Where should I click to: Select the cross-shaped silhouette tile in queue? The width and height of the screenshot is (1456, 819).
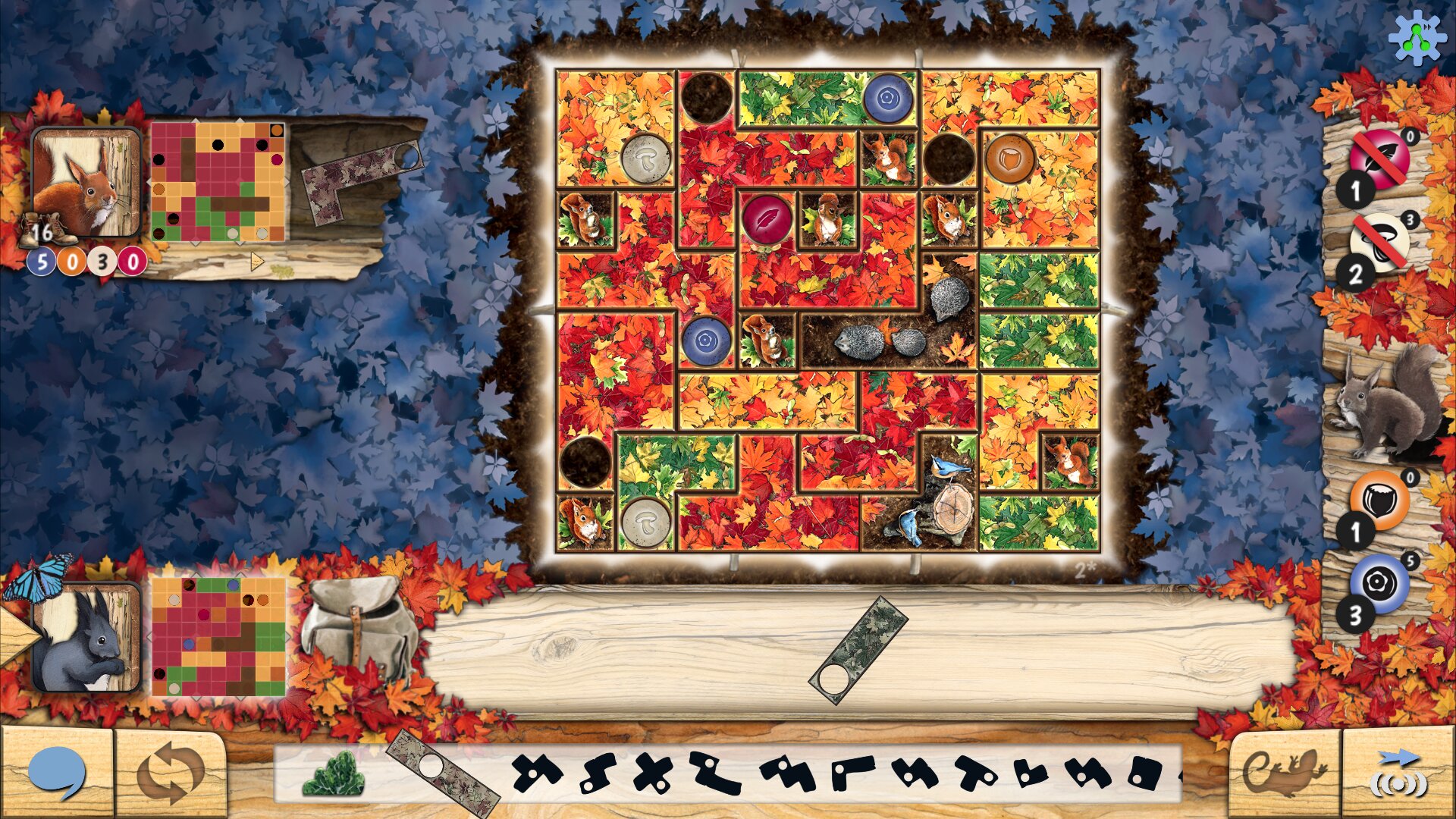[652, 773]
